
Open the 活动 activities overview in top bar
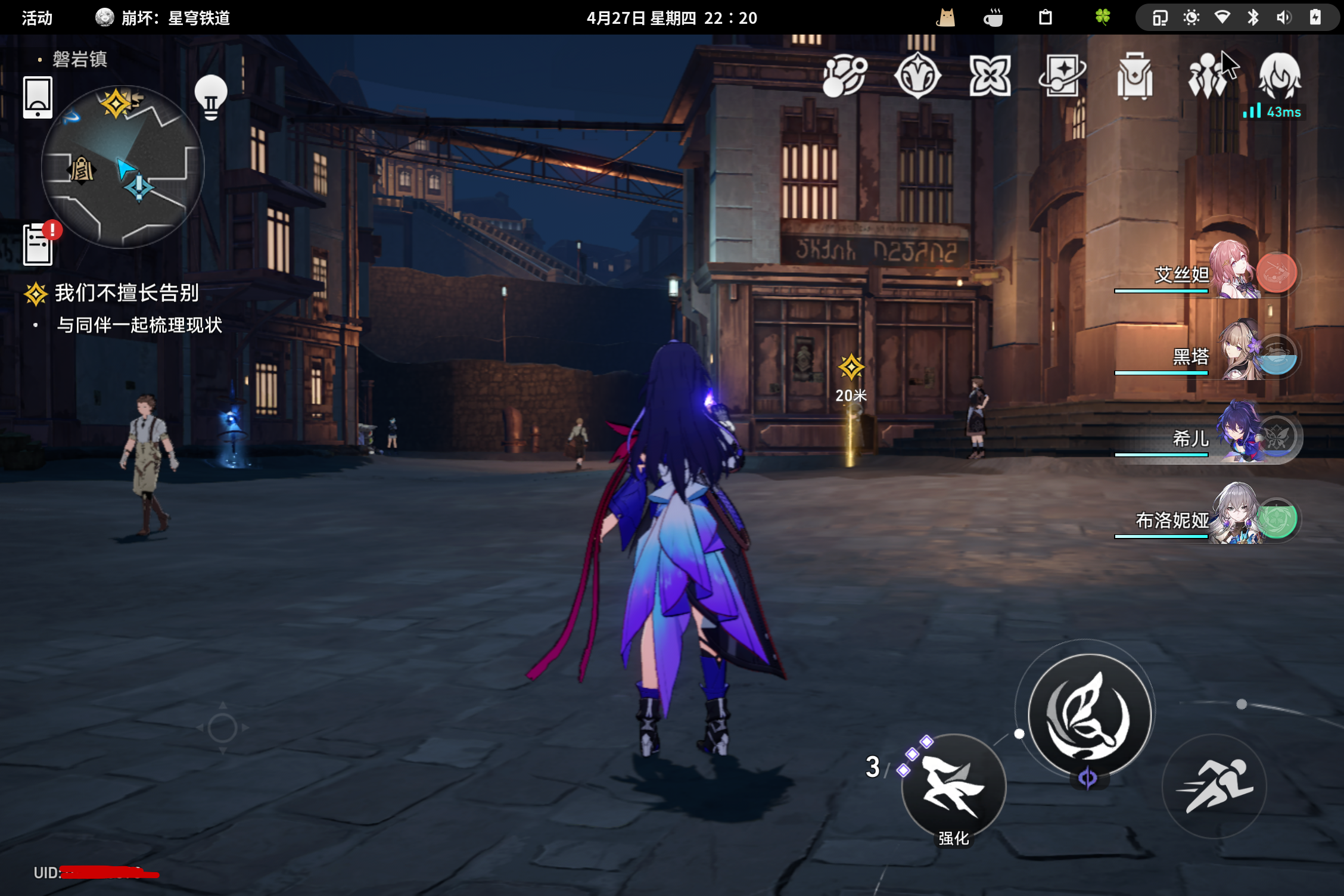pyautogui.click(x=37, y=18)
